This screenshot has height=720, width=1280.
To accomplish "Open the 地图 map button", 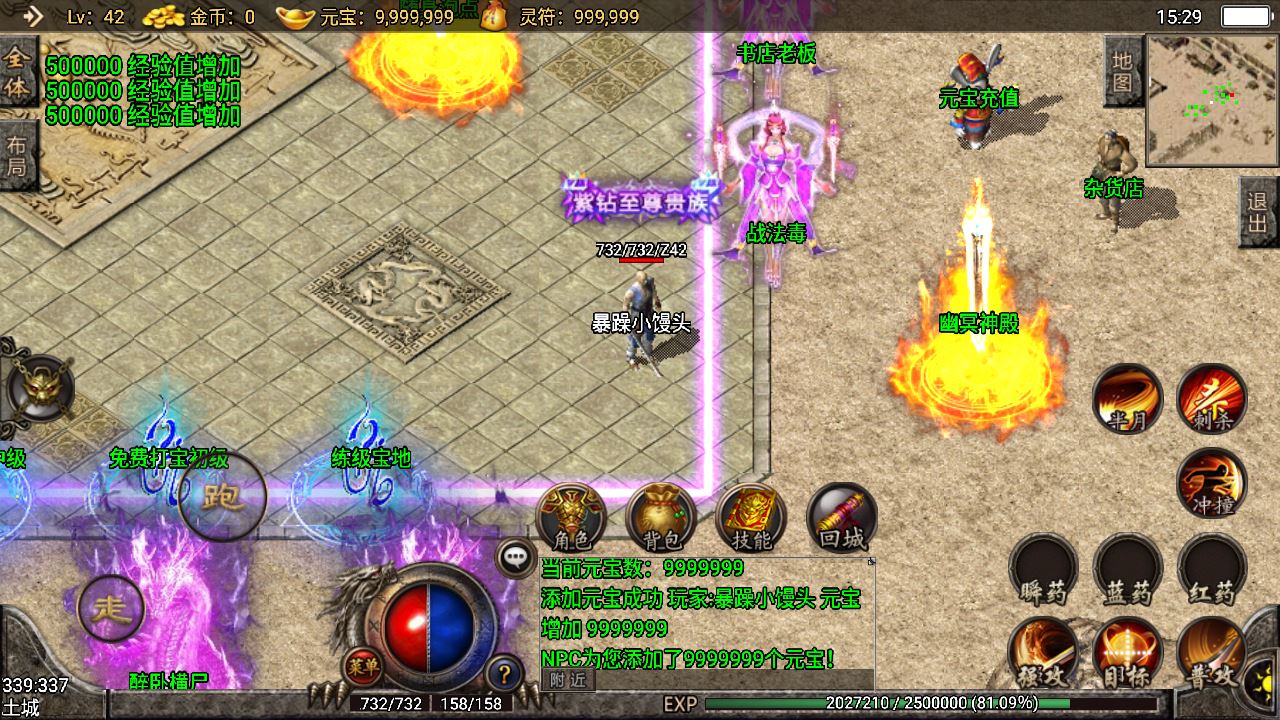I will coord(1122,71).
